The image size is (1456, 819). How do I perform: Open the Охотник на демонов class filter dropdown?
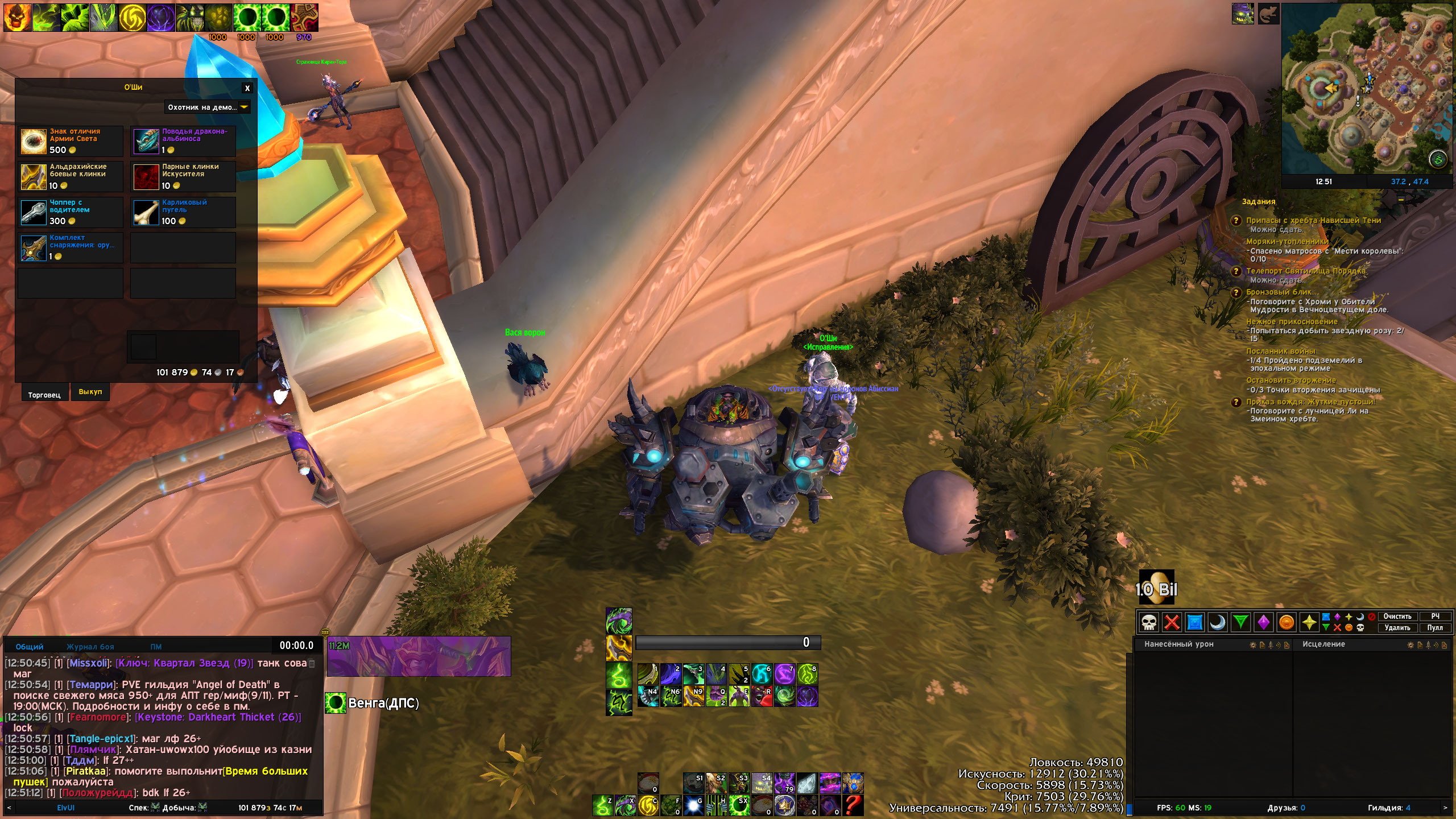pyautogui.click(x=208, y=107)
